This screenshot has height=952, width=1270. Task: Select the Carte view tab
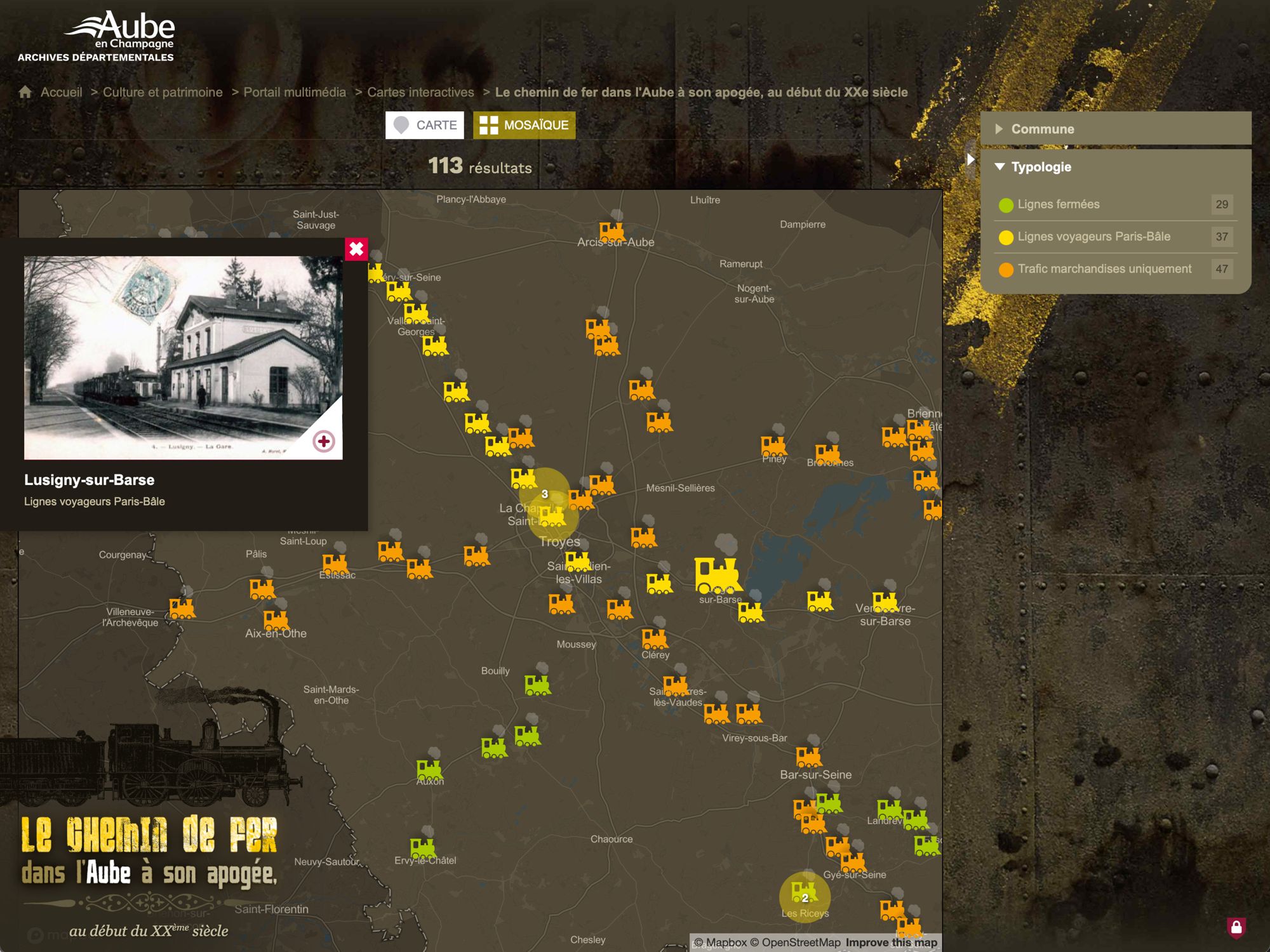click(425, 125)
